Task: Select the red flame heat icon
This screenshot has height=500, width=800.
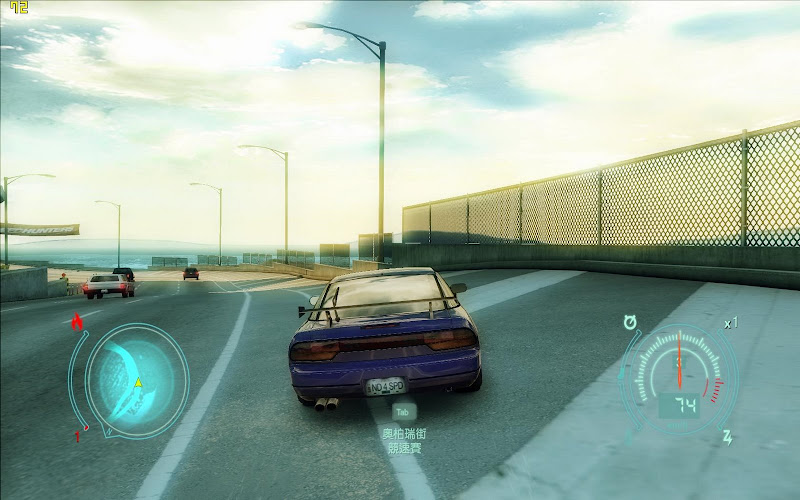Action: 77,321
